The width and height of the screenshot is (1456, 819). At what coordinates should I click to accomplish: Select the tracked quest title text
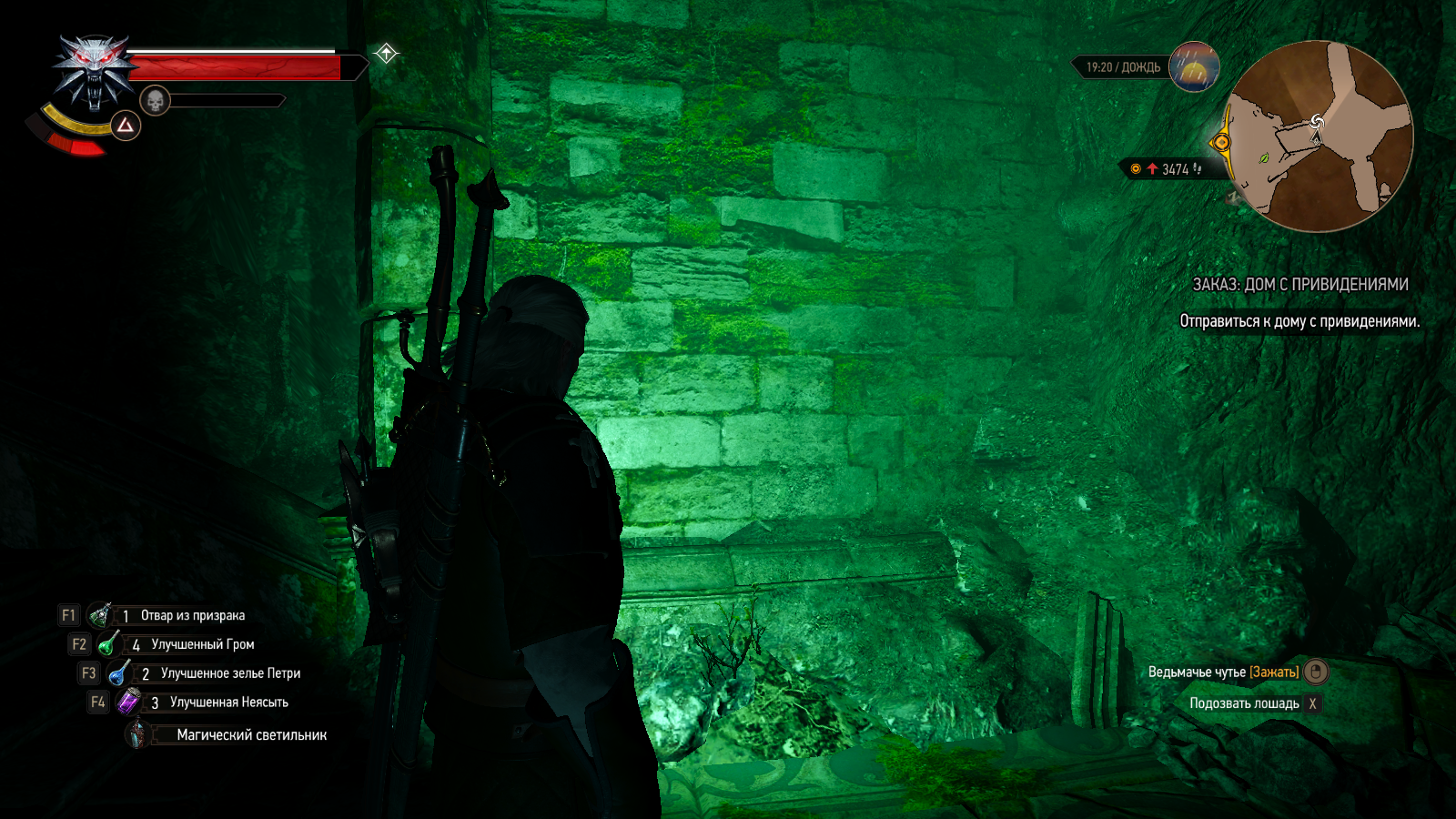[x=1299, y=285]
